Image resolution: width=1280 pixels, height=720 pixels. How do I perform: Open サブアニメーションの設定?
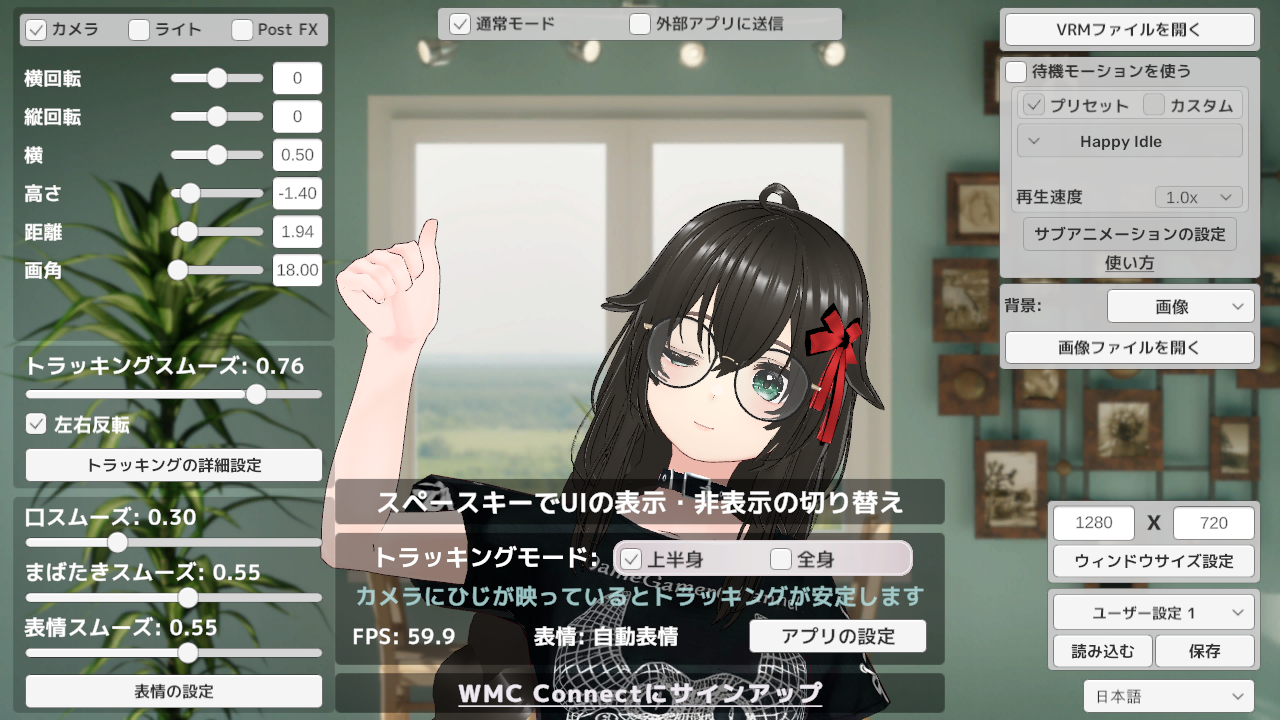coord(1129,234)
